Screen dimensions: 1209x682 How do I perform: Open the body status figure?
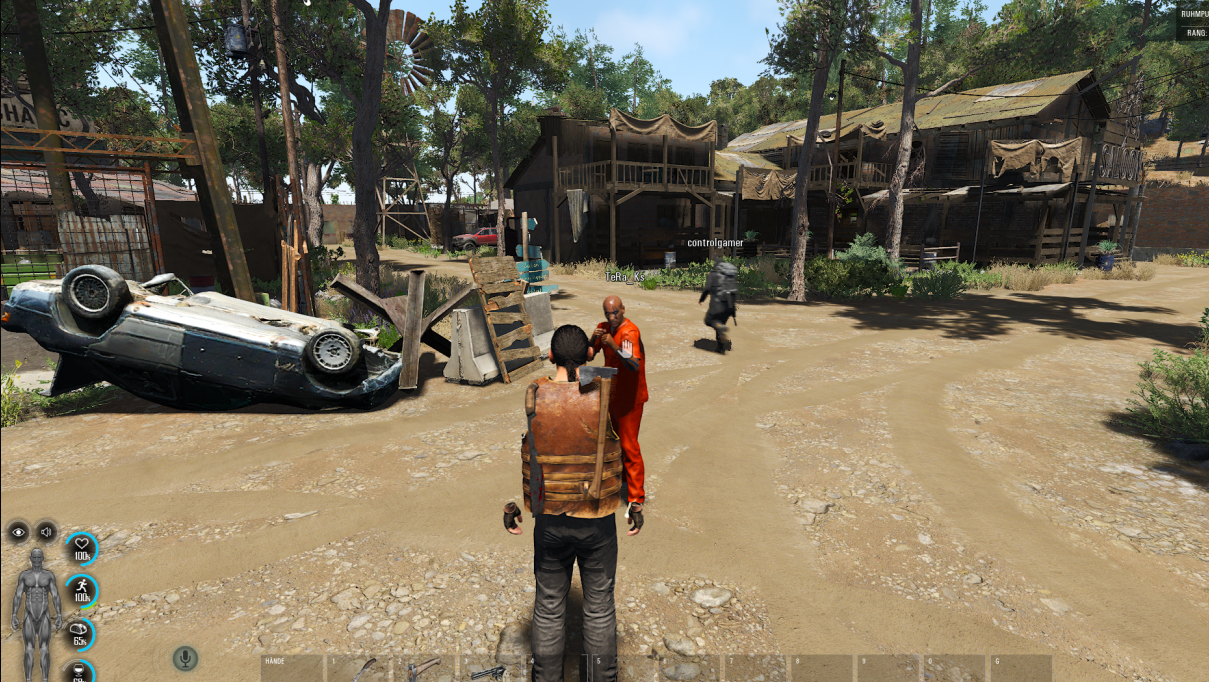[37, 612]
